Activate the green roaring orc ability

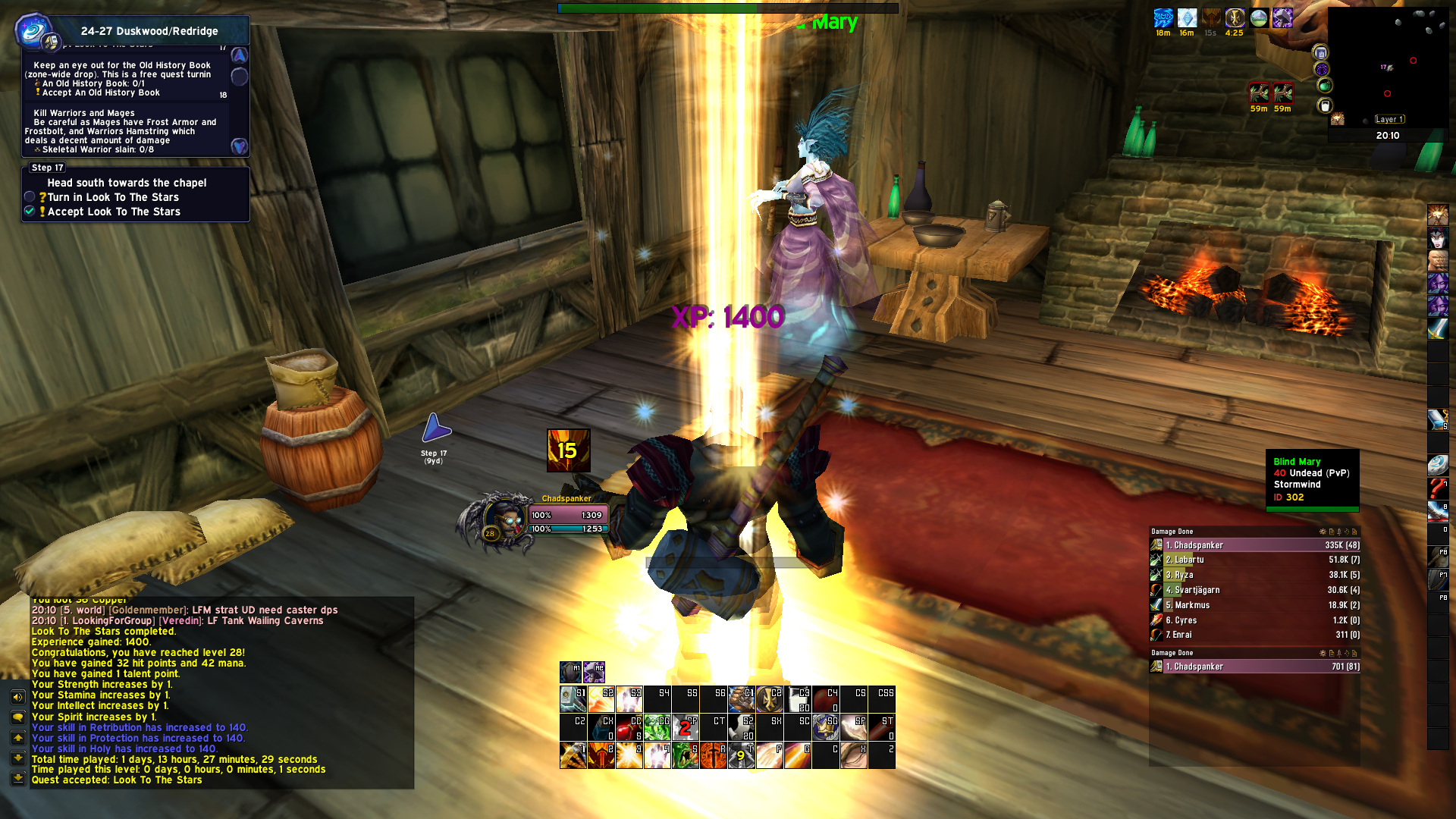click(685, 755)
